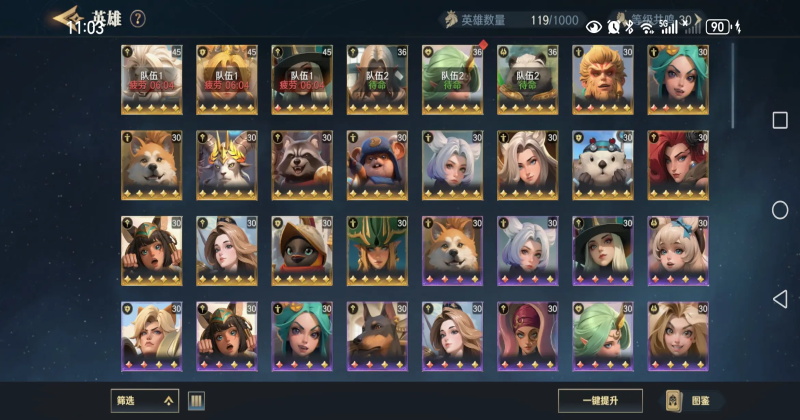The width and height of the screenshot is (800, 420).
Task: Choose the hero wearing a green horned helmet
Action: [377, 250]
